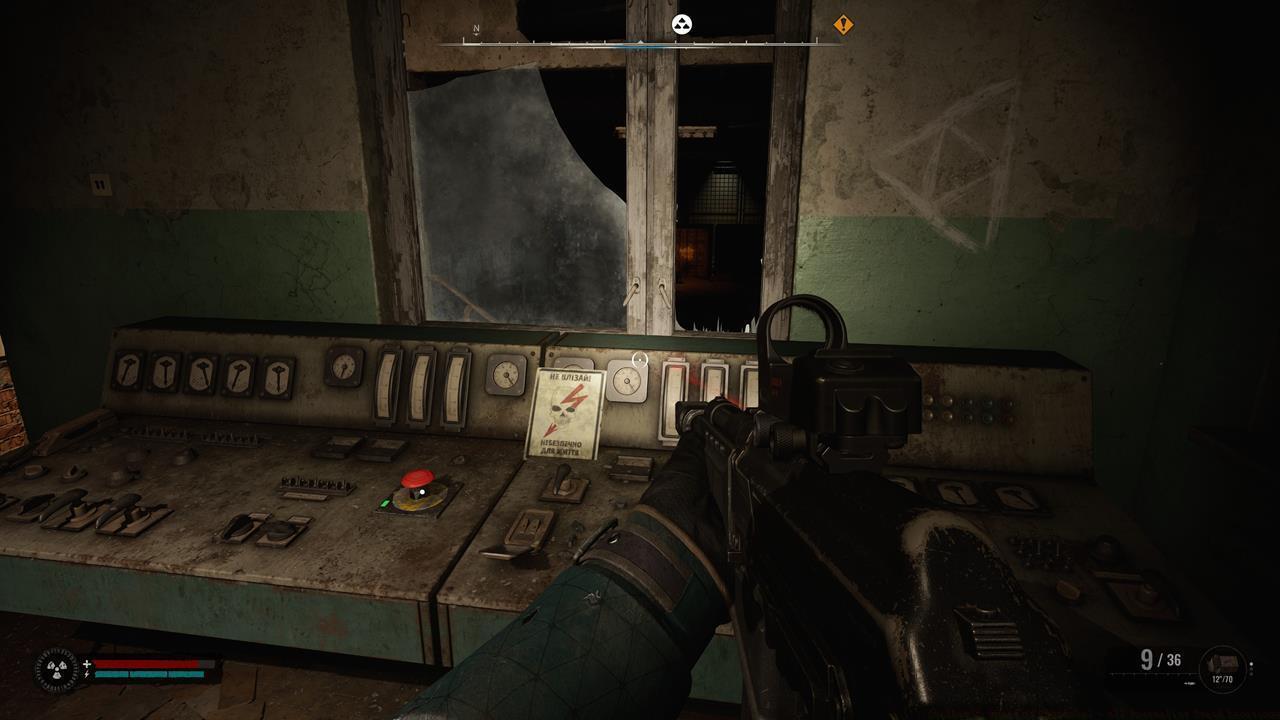Image resolution: width=1280 pixels, height=720 pixels.
Task: Click the radiation hazard icon on the compass
Action: 684,22
